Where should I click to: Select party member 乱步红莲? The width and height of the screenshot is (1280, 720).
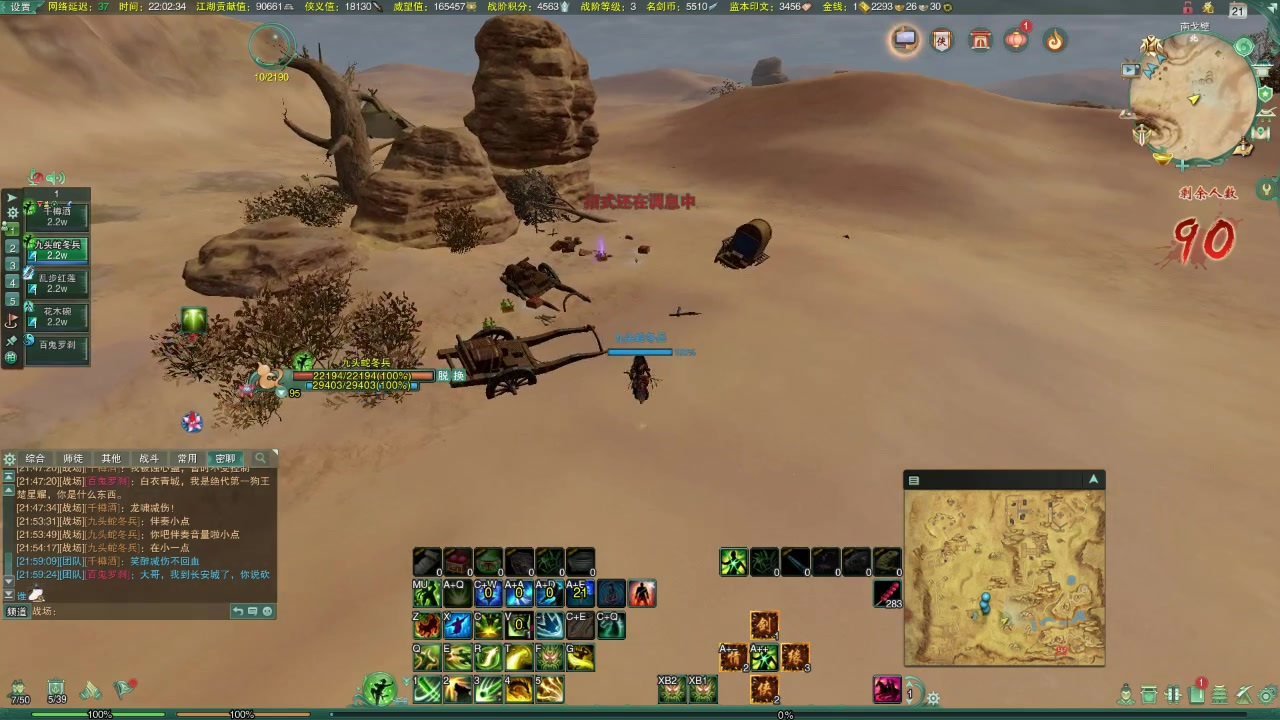tap(58, 283)
